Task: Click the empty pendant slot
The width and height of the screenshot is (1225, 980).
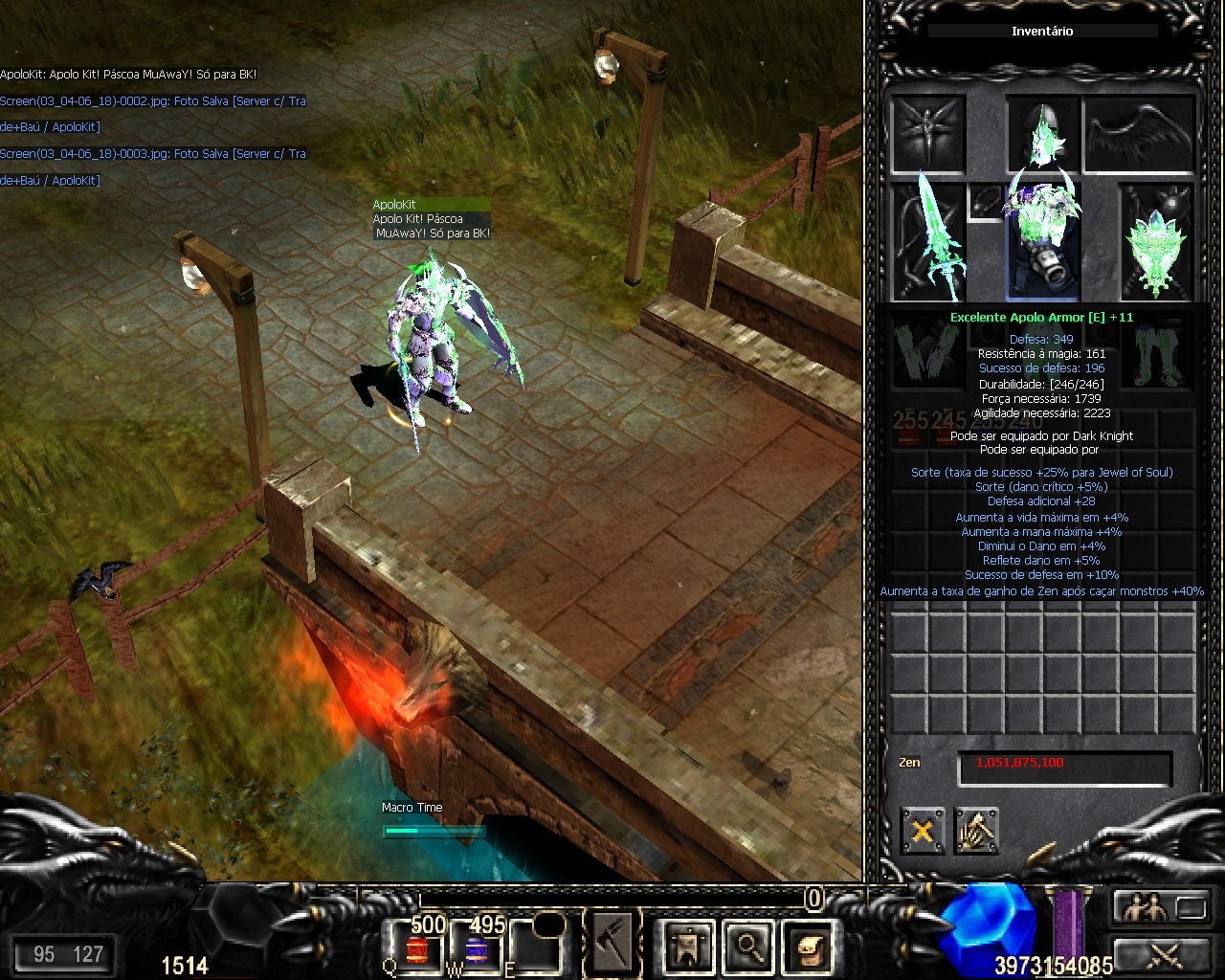Action: (x=985, y=201)
